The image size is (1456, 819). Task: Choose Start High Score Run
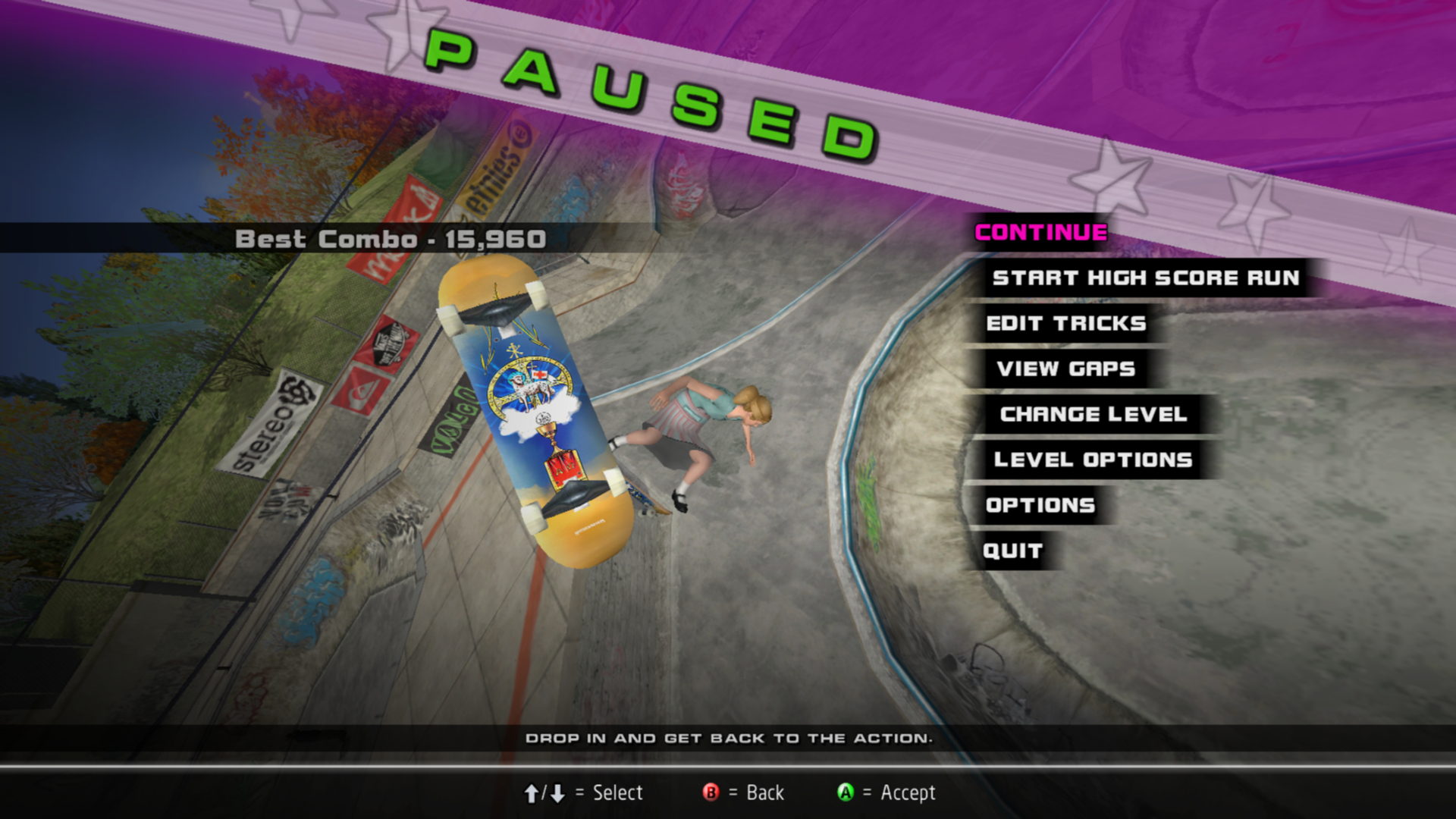click(1145, 278)
